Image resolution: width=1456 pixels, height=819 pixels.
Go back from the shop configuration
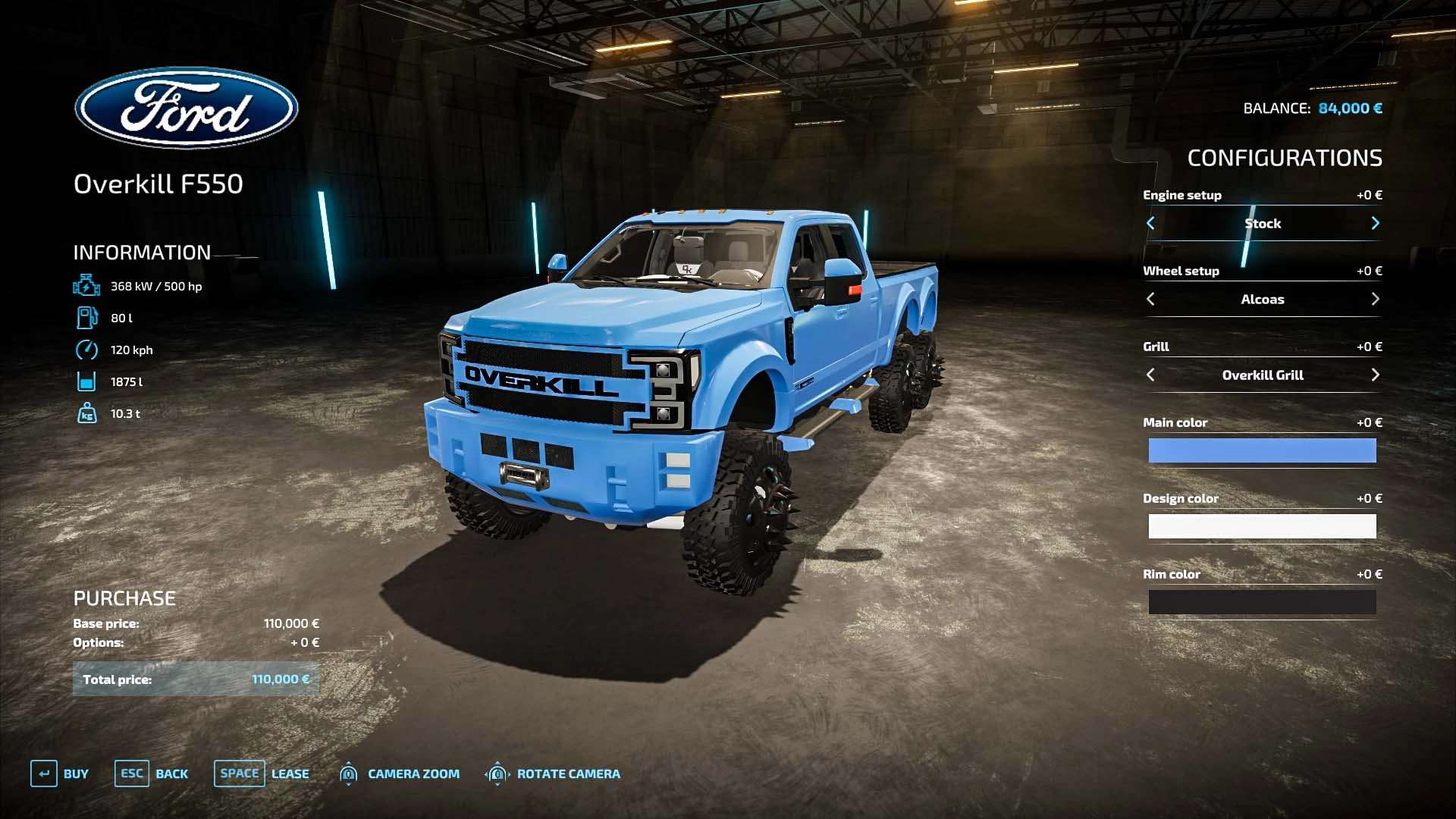(152, 773)
